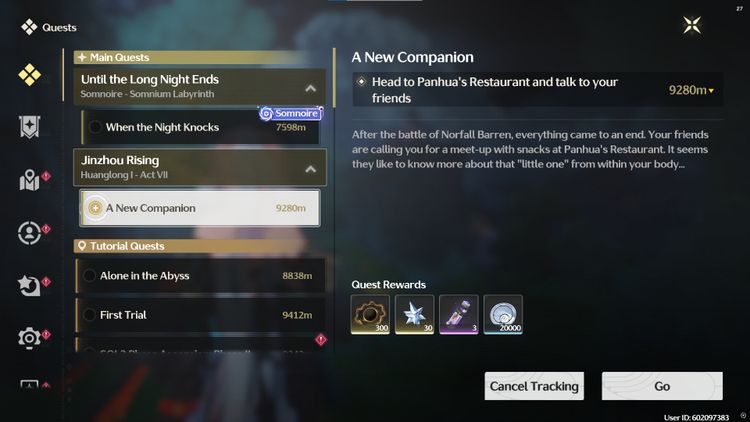Cancel tracking the current quest
This screenshot has width=750, height=422.
[x=534, y=386]
